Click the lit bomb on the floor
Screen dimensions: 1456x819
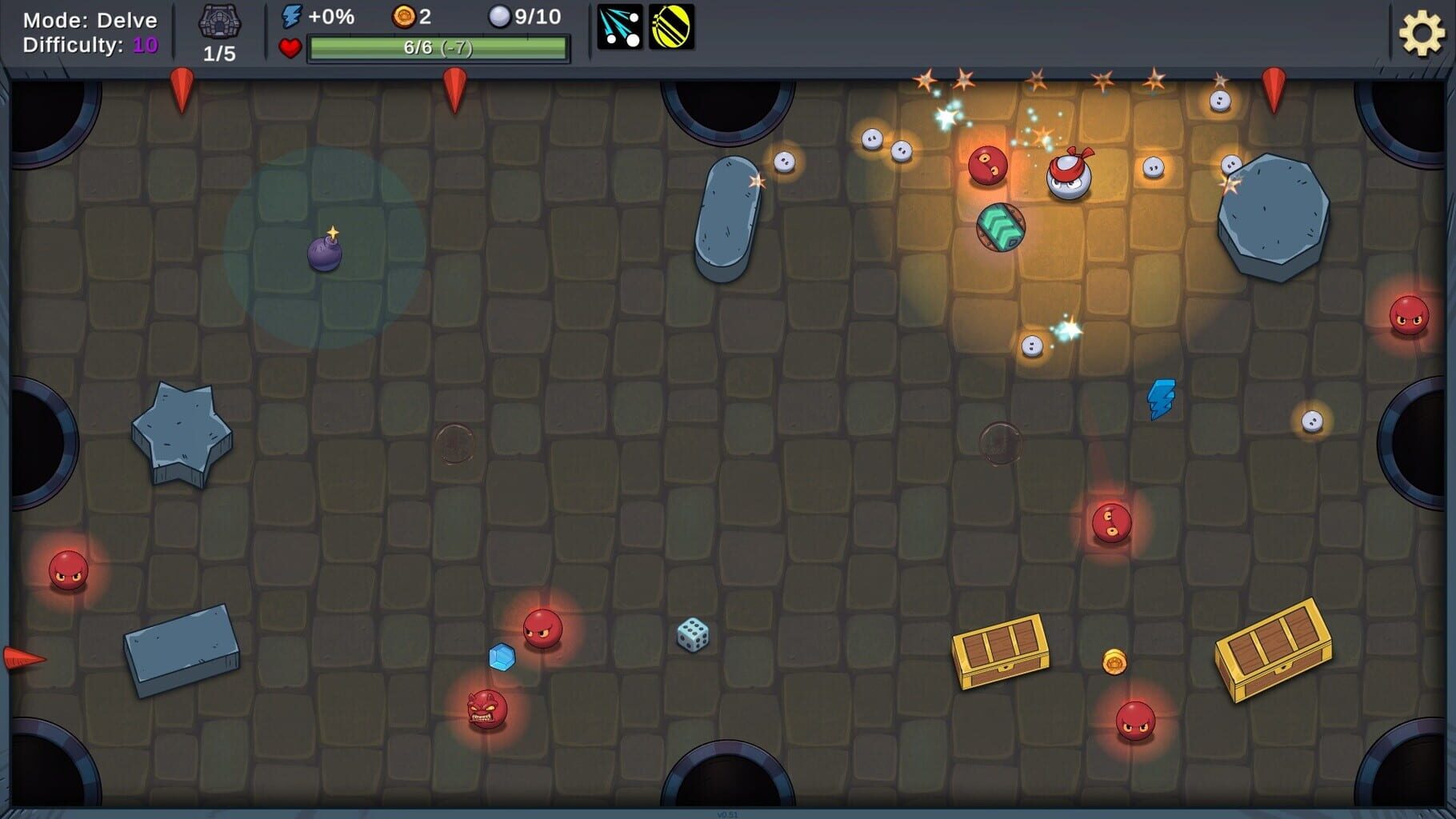coord(323,254)
